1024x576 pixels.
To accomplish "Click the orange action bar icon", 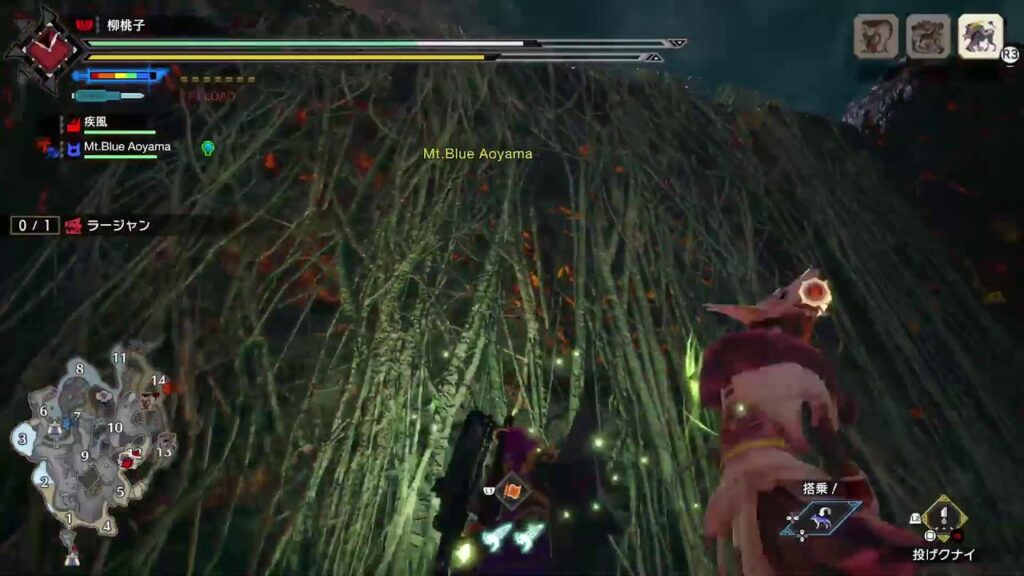I will pos(511,490).
